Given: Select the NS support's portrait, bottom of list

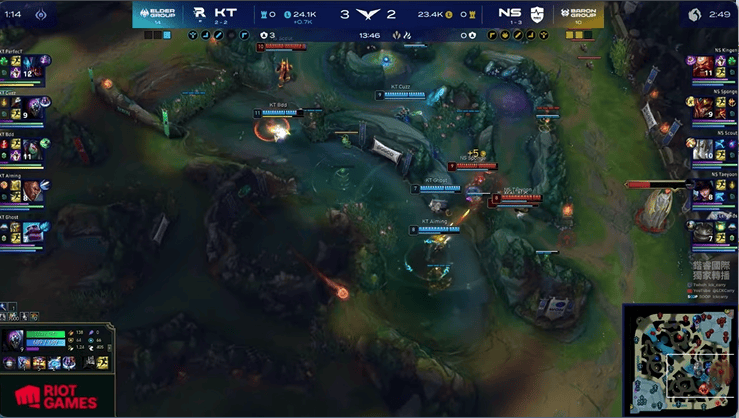Looking at the screenshot, I should pyautogui.click(x=703, y=231).
